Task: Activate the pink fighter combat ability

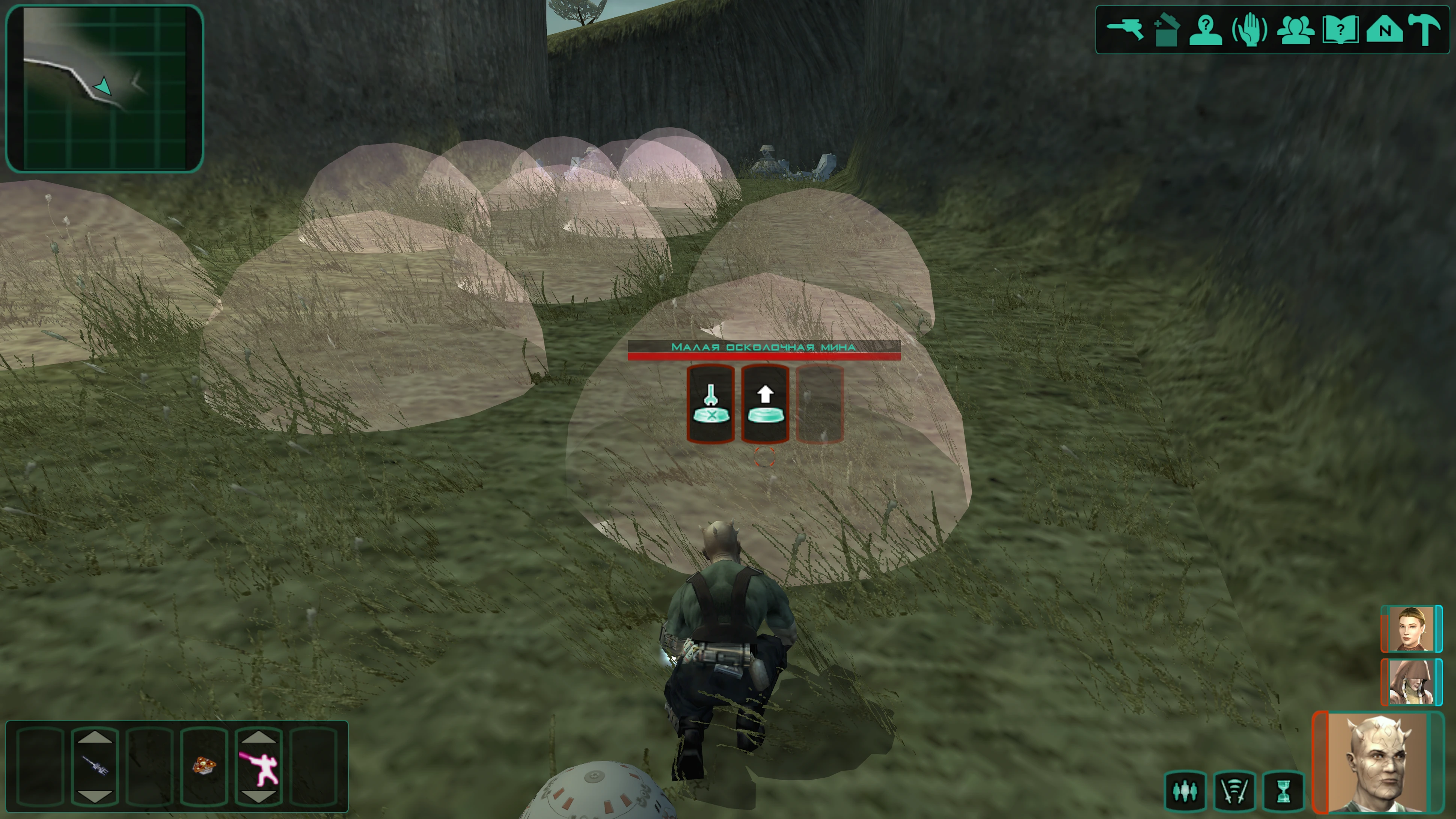Action: 258,768
